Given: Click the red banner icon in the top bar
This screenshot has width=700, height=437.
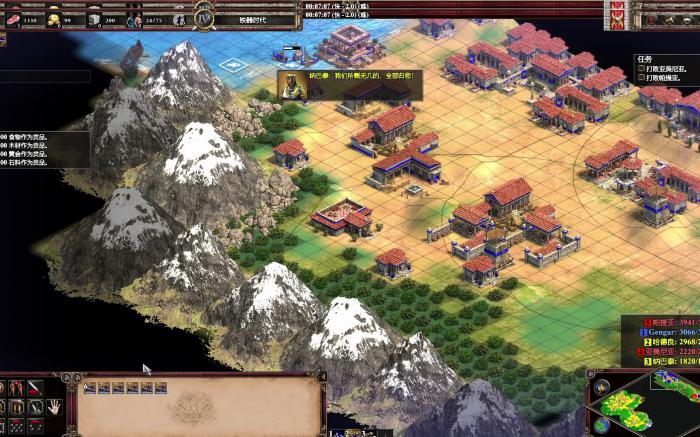Looking at the screenshot, I should pyautogui.click(x=618, y=19).
